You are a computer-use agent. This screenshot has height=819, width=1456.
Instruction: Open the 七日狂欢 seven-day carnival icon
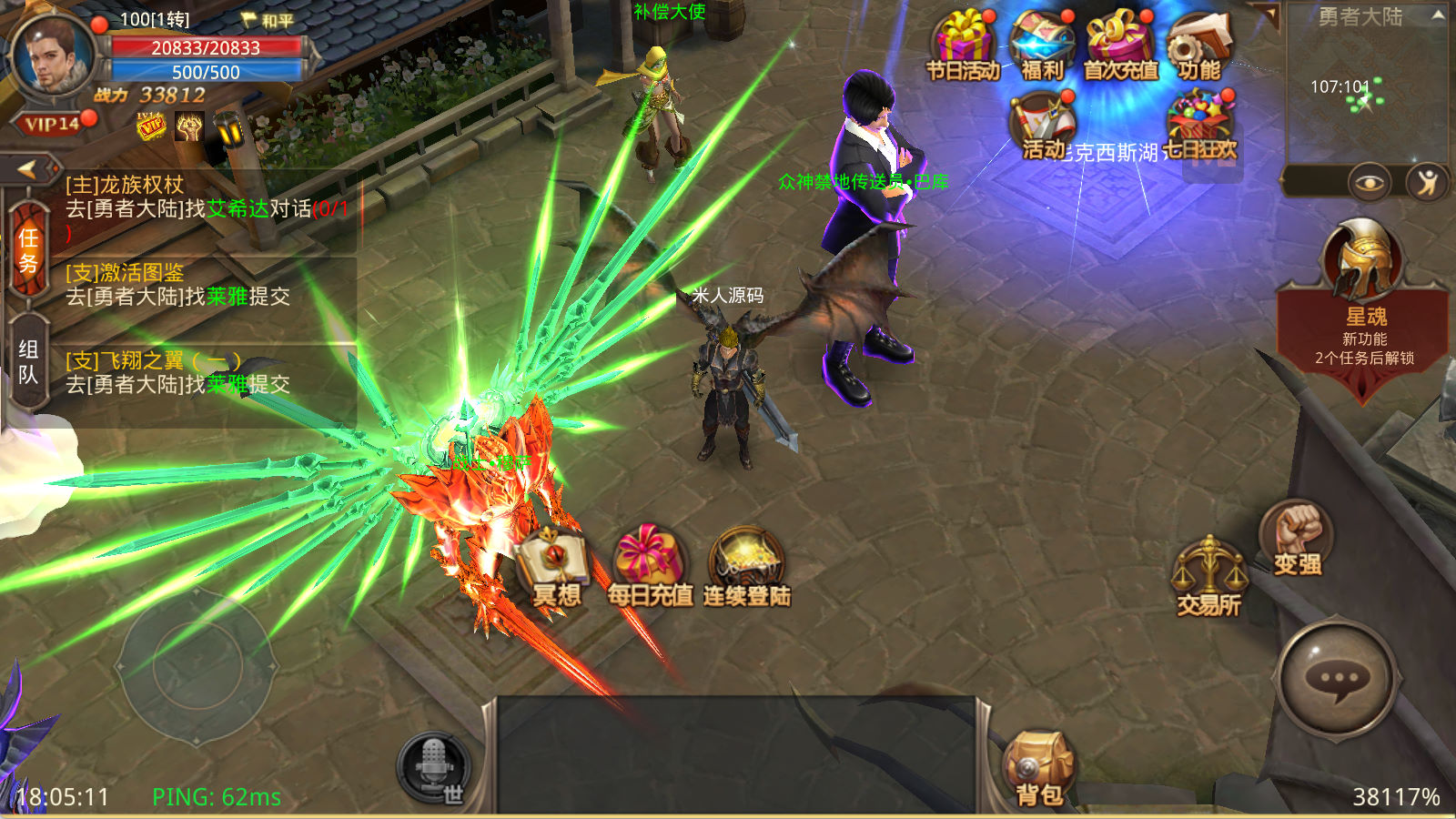point(1199,126)
